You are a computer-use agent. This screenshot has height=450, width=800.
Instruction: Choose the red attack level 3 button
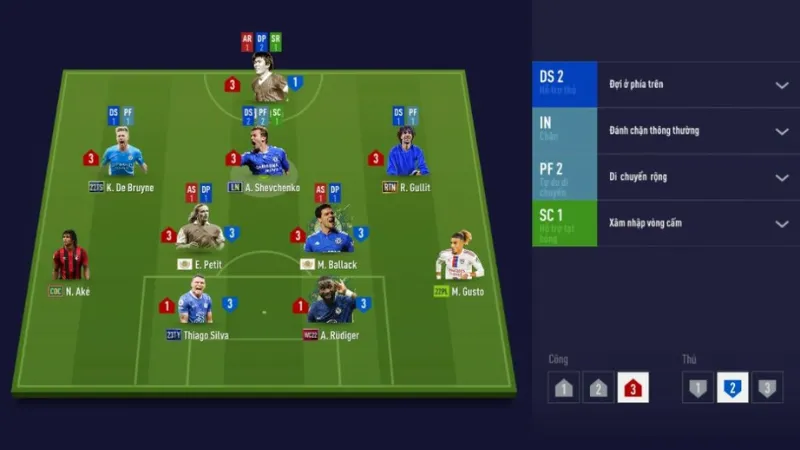pos(632,387)
